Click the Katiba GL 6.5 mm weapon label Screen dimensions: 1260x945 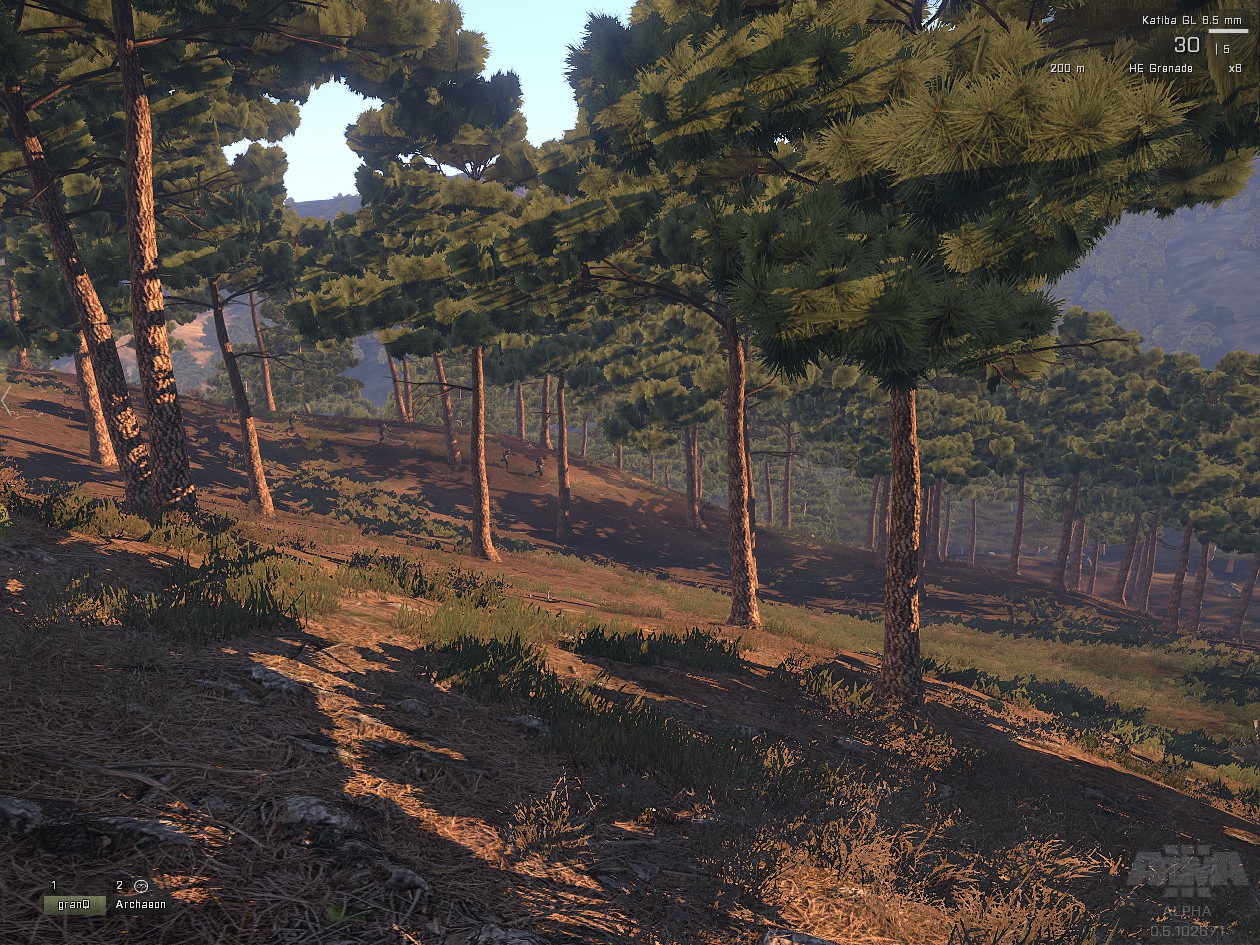pyautogui.click(x=1194, y=20)
